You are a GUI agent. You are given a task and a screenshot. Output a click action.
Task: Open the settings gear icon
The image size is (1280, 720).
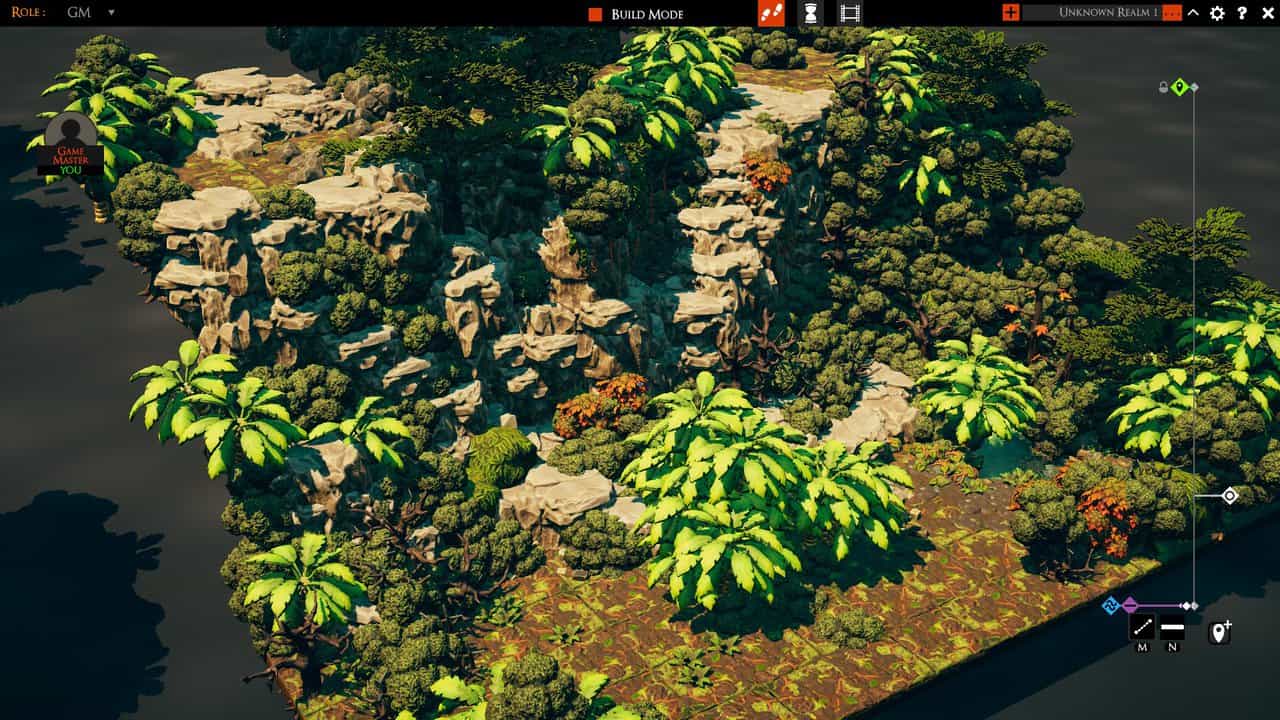click(1218, 13)
